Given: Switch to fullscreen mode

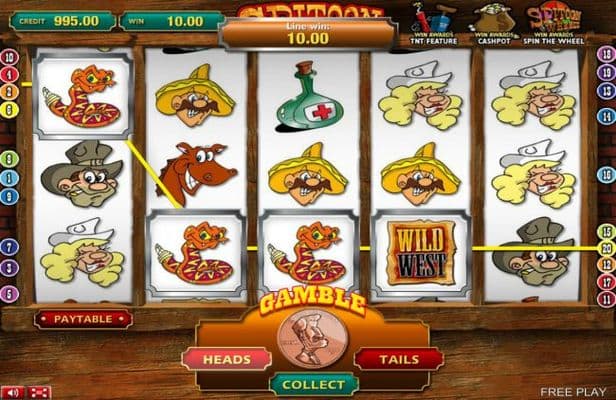Looking at the screenshot, I should [x=40, y=392].
